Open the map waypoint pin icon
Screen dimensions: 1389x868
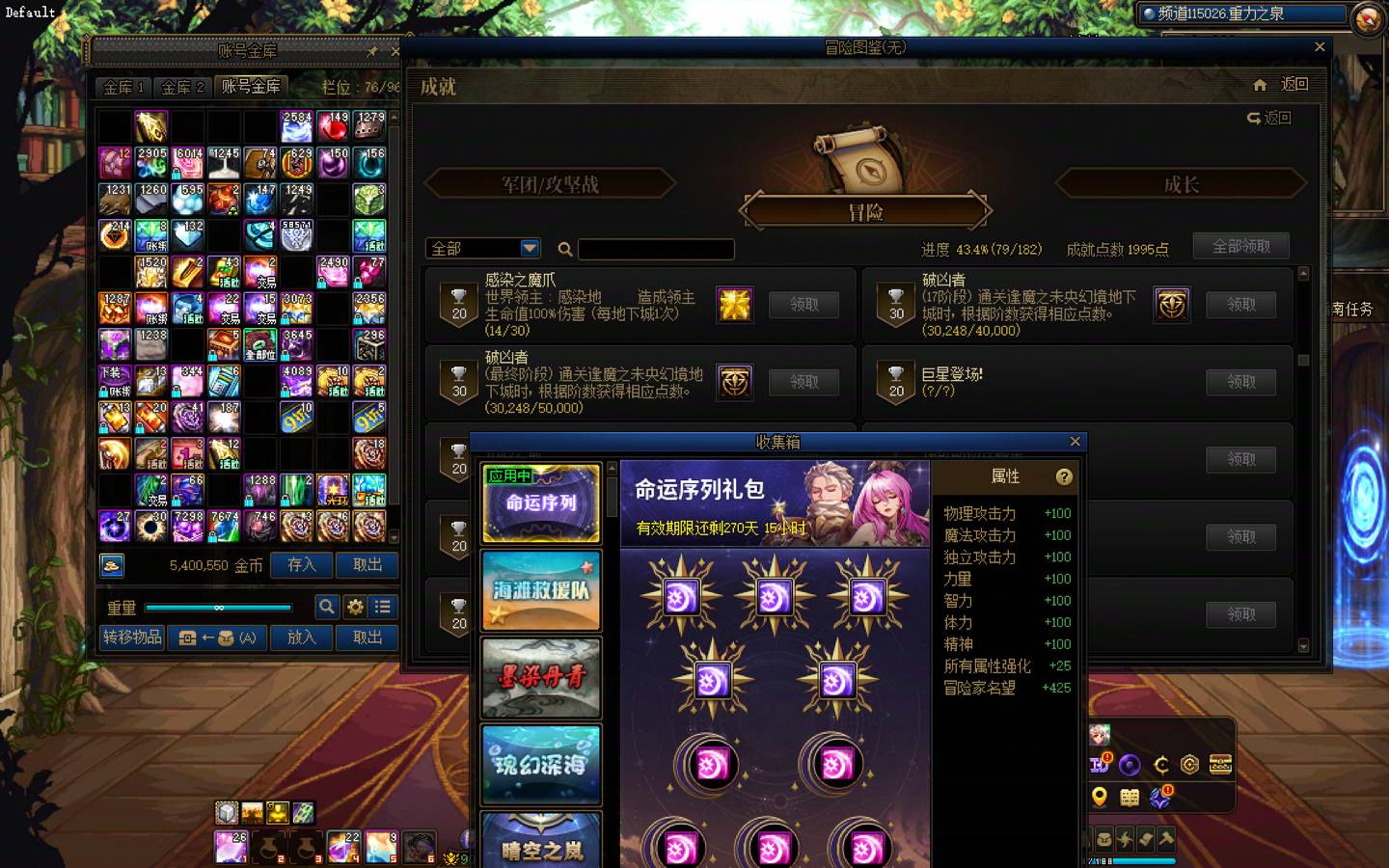(1100, 796)
